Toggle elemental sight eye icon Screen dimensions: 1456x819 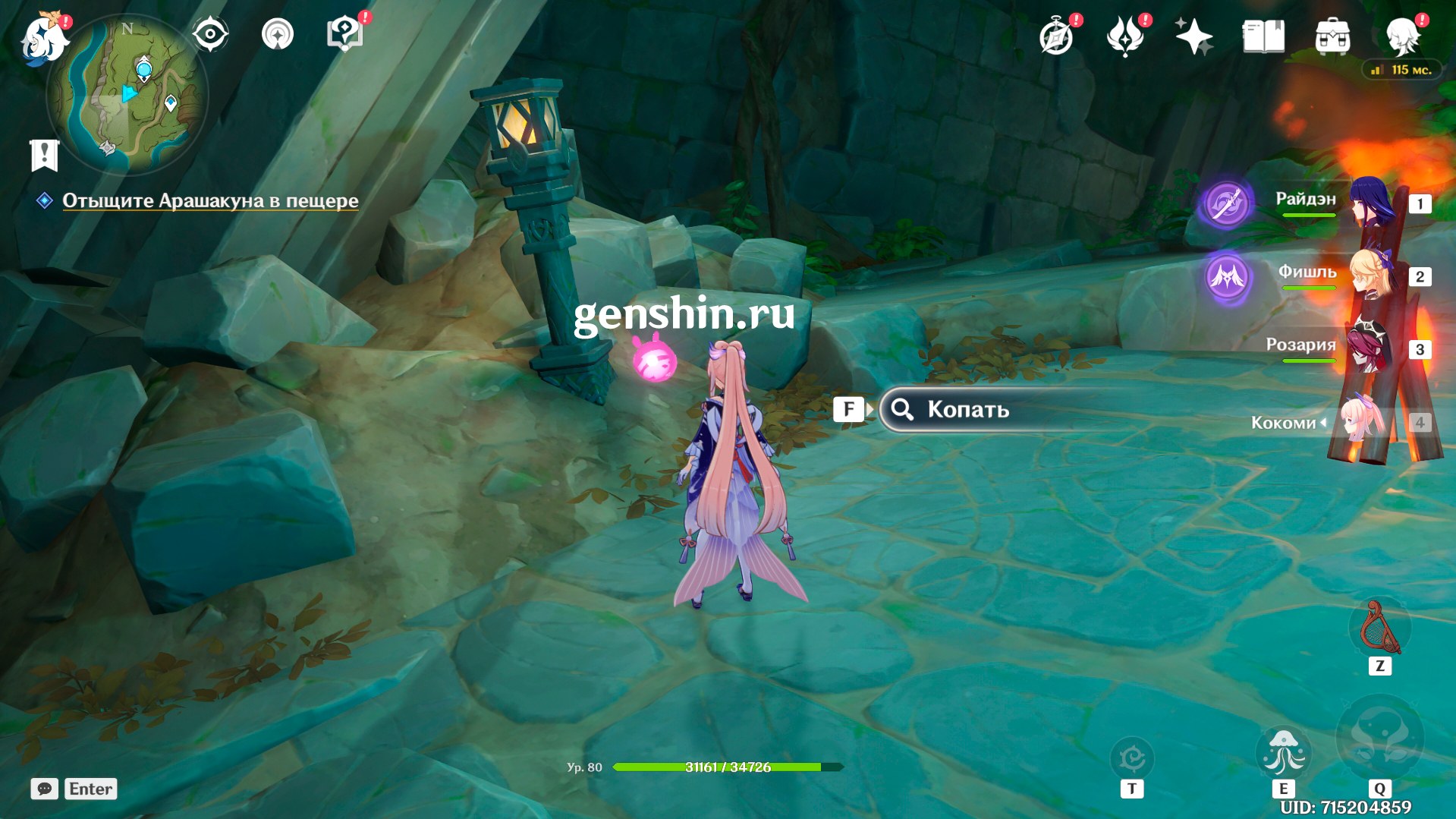click(x=210, y=34)
